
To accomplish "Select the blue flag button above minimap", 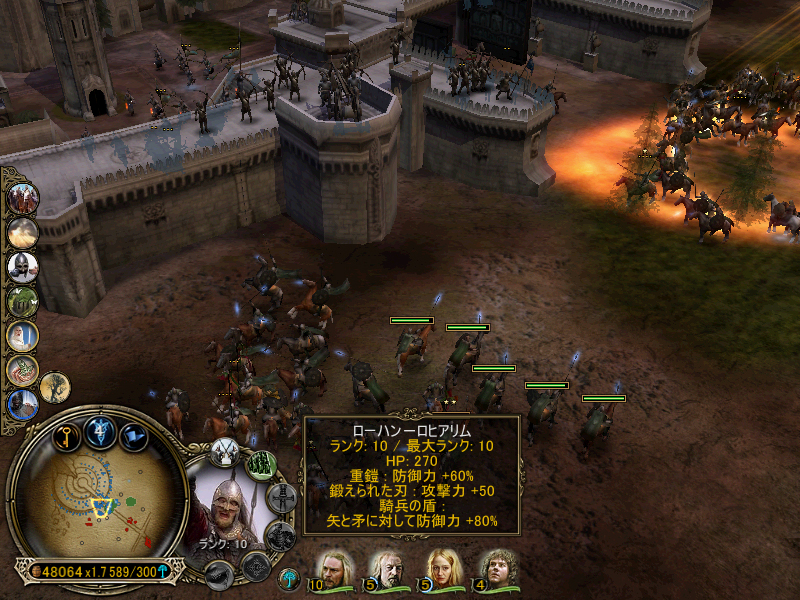I will [x=133, y=436].
